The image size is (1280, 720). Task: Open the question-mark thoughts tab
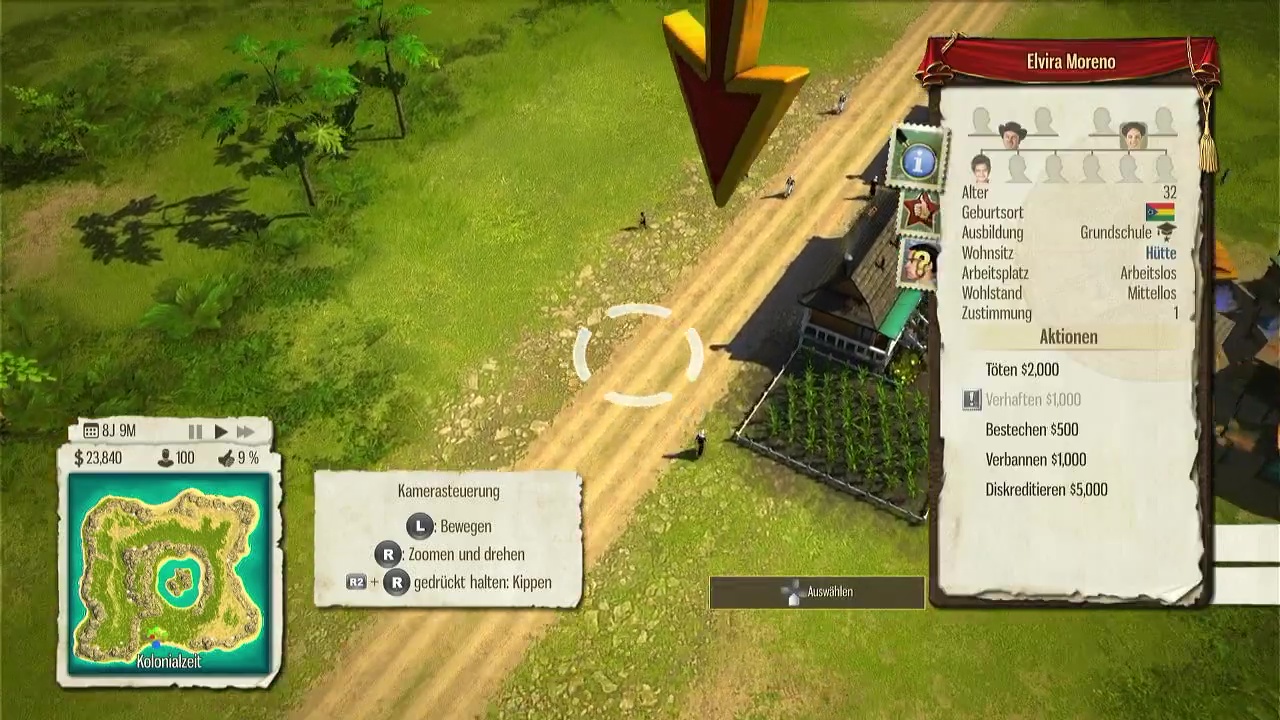tap(921, 264)
